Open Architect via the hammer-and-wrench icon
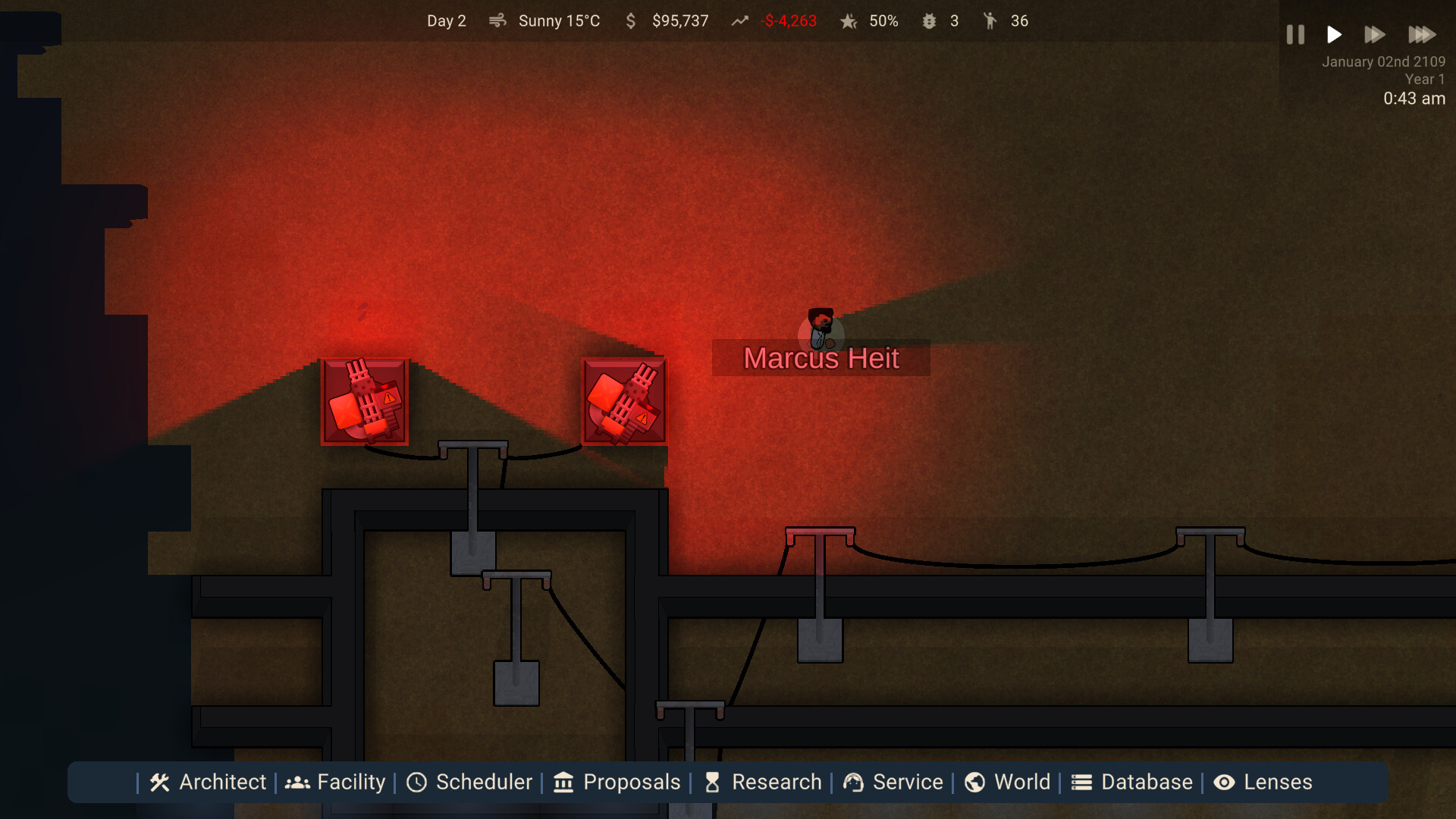The width and height of the screenshot is (1456, 819). (x=160, y=782)
